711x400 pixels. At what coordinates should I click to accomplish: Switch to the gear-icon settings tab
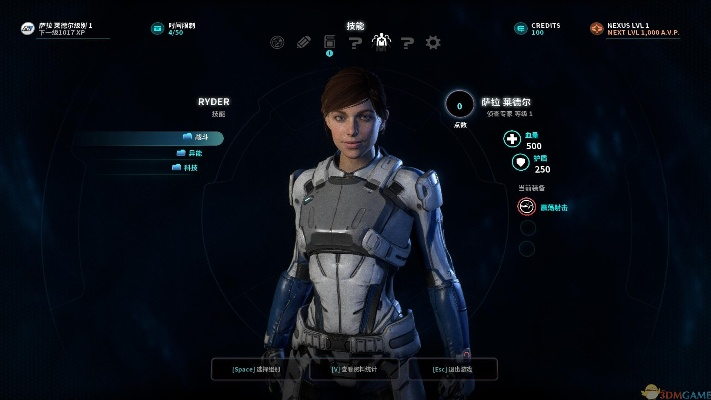pos(433,42)
